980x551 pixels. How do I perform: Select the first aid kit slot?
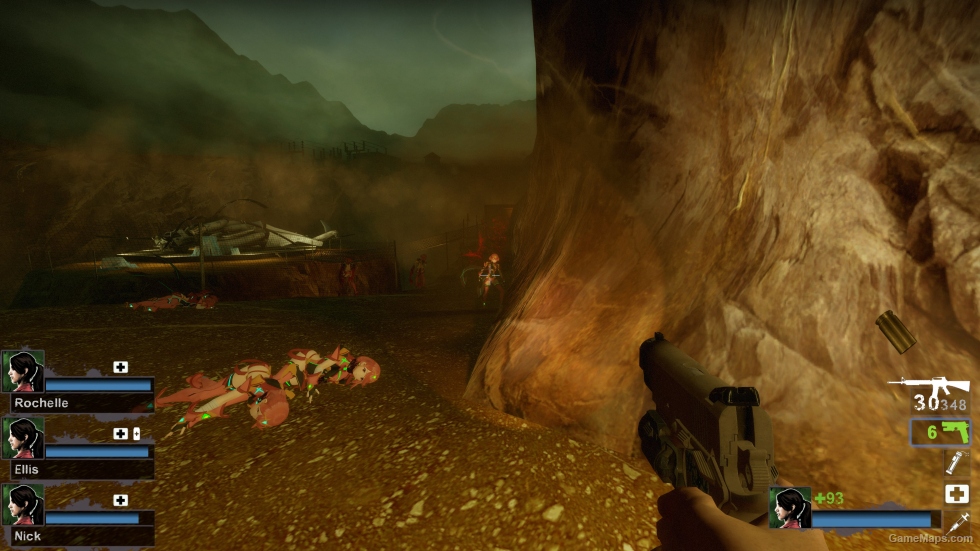[956, 493]
